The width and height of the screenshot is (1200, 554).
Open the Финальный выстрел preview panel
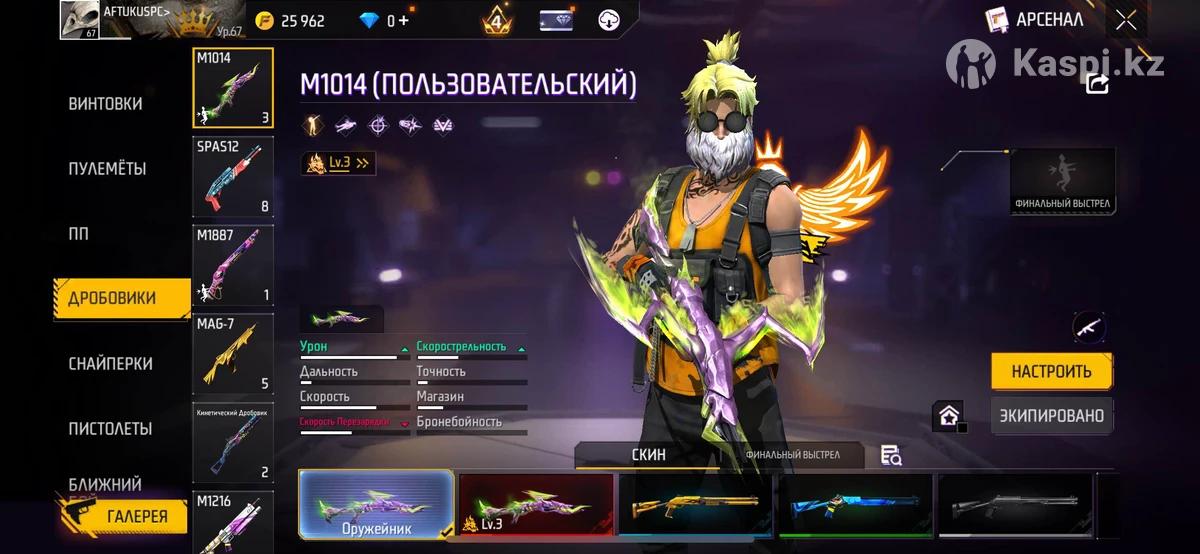pos(1062,182)
